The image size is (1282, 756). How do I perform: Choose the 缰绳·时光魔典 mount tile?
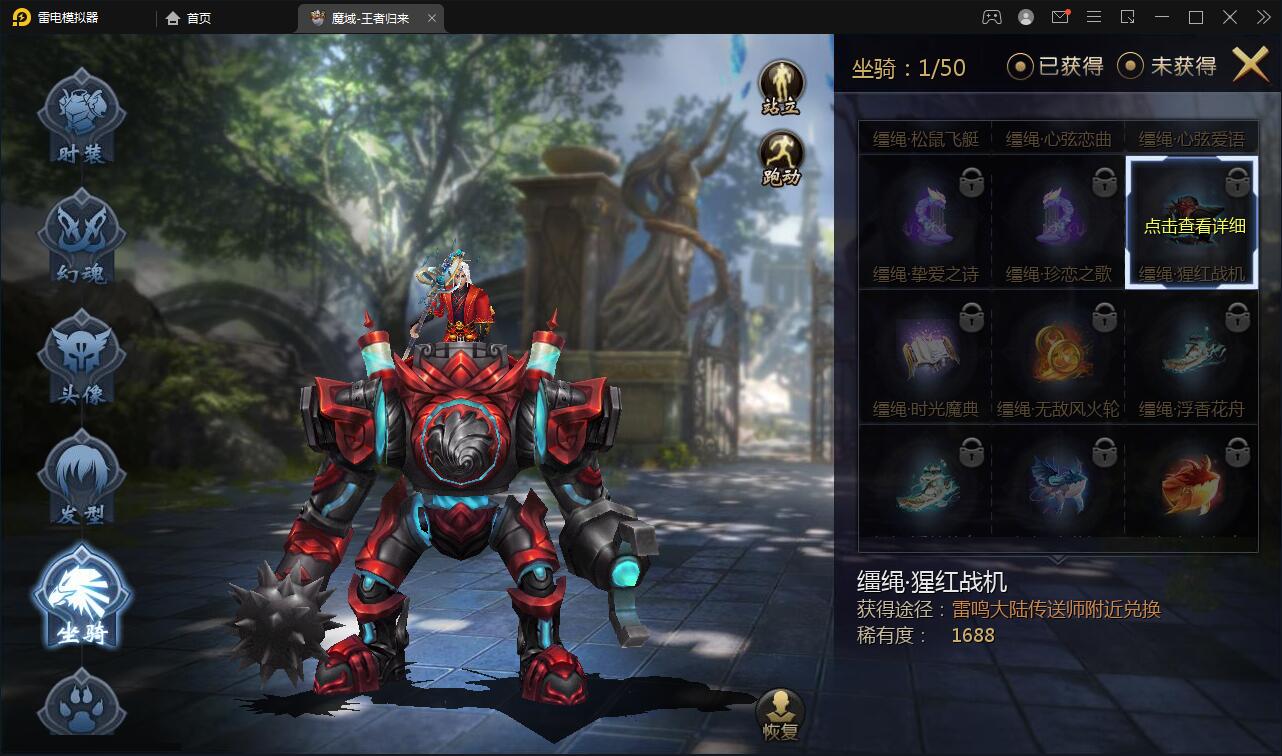925,357
